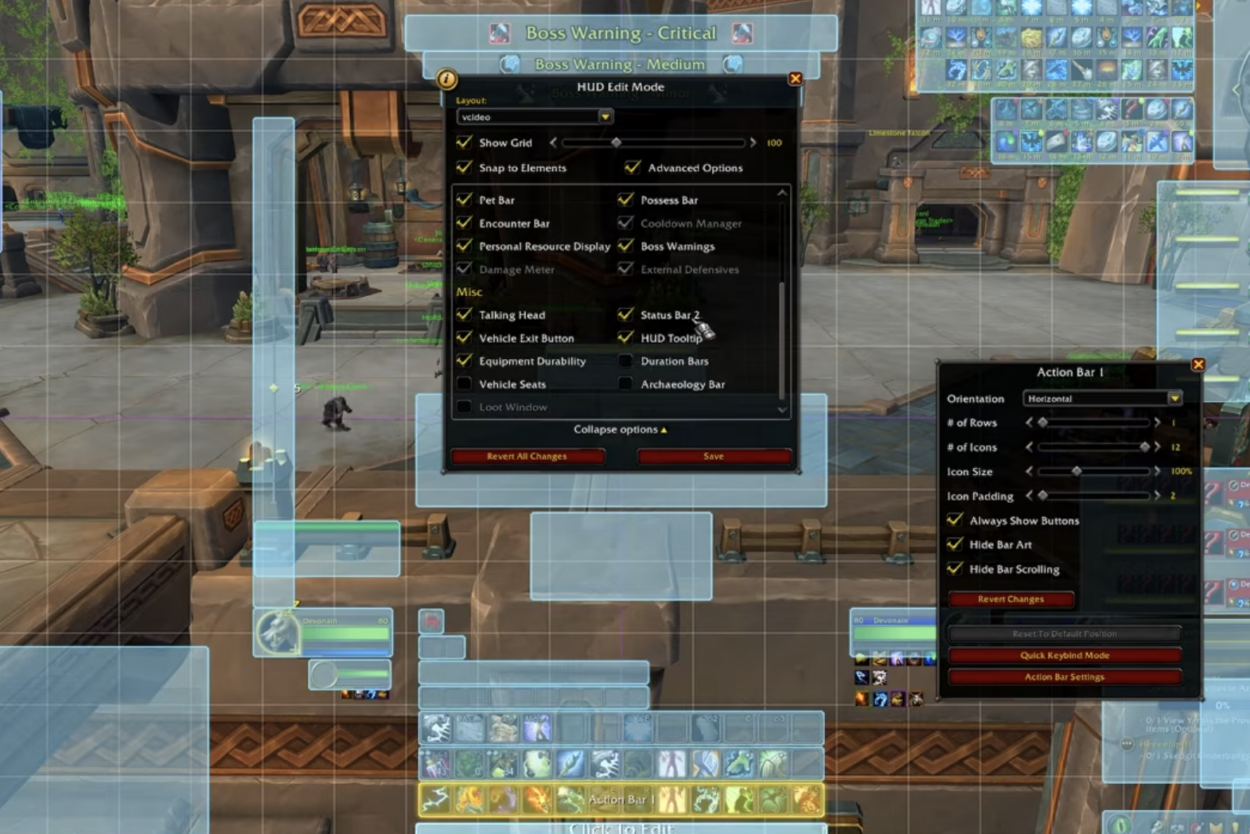Toggle Hide Bar Art
The image size is (1250, 834).
coord(955,545)
